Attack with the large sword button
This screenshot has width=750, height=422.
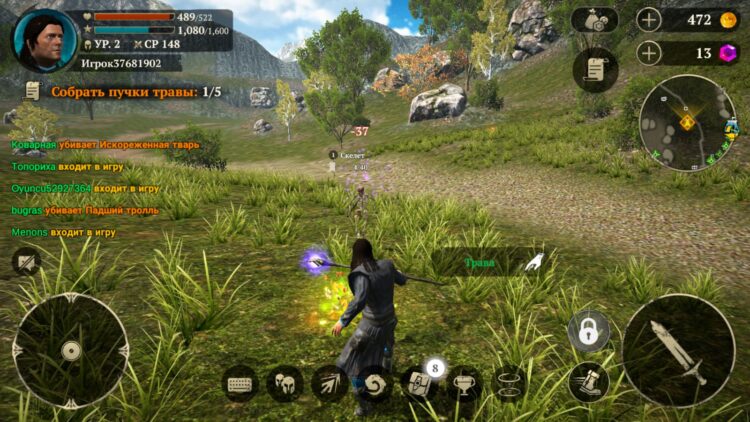(x=678, y=351)
